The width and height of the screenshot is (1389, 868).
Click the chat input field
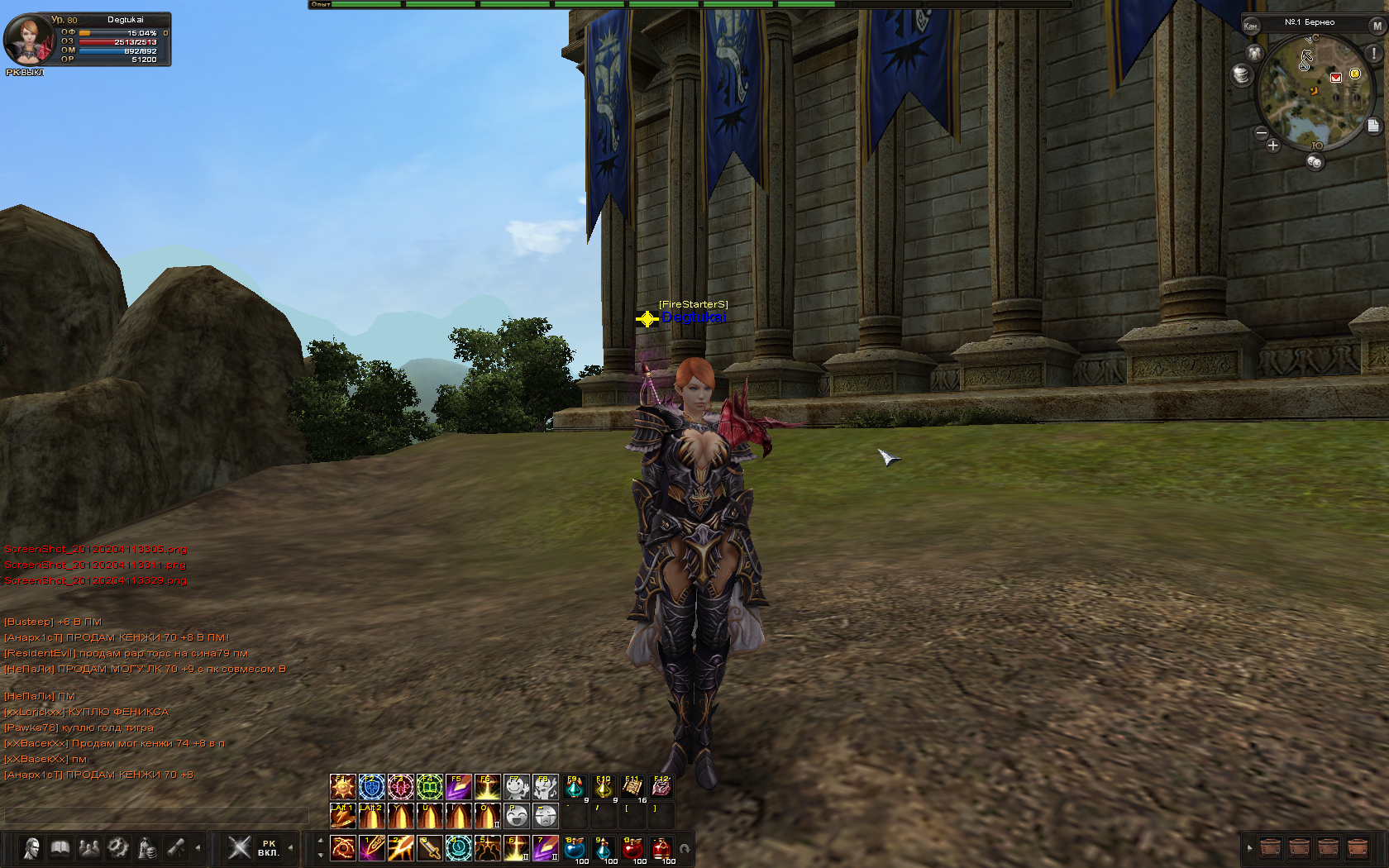(x=156, y=816)
